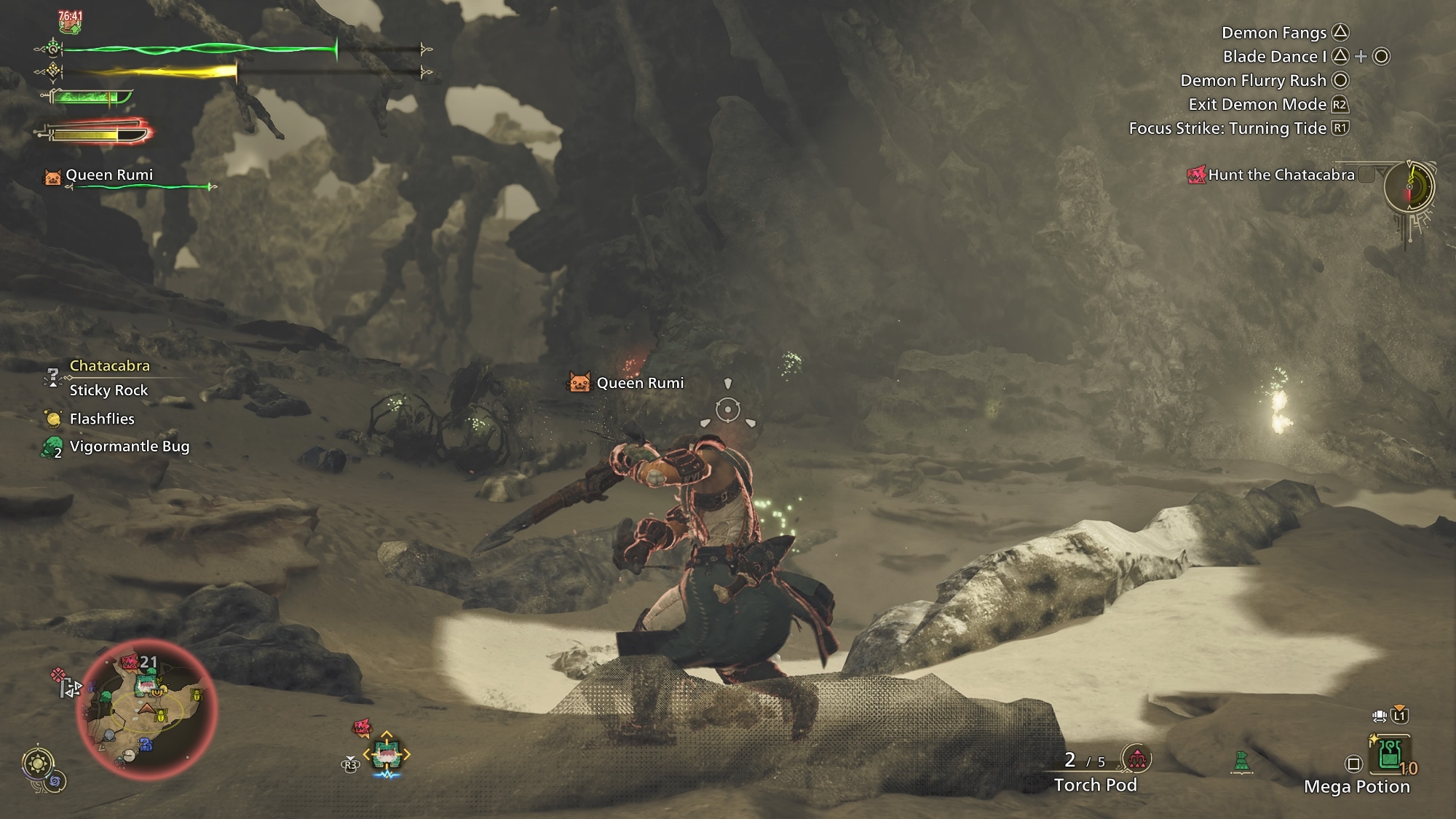Click the targeted Chatacabra monster icon

387,754
